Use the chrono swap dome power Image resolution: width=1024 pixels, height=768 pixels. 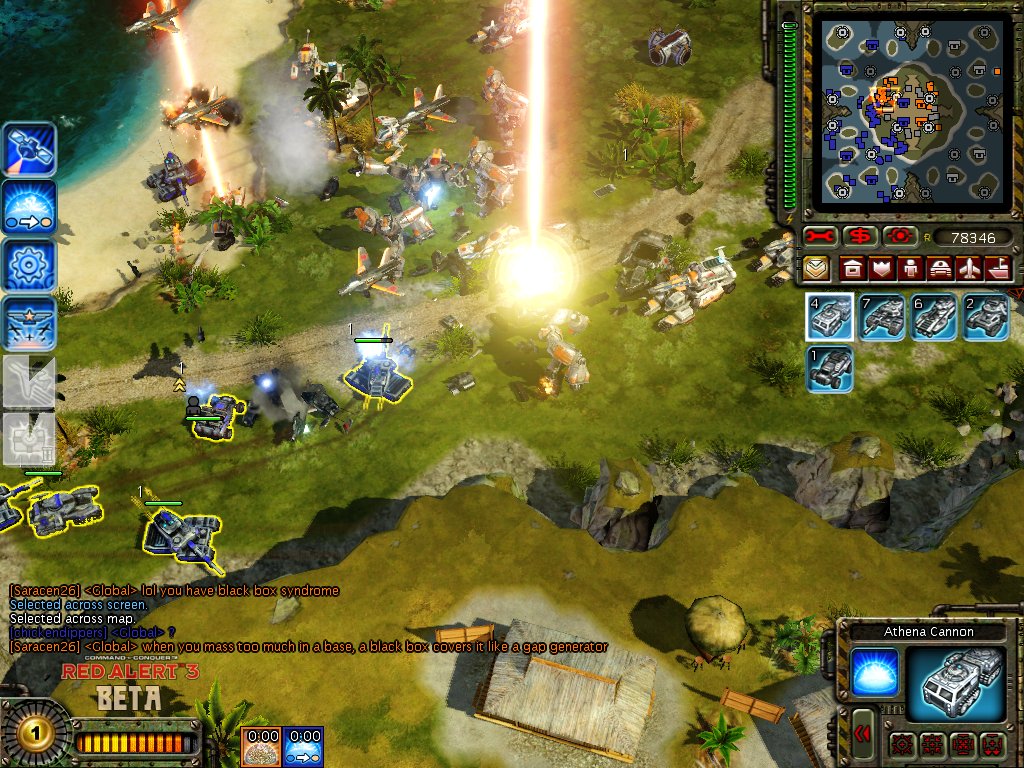[x=28, y=208]
